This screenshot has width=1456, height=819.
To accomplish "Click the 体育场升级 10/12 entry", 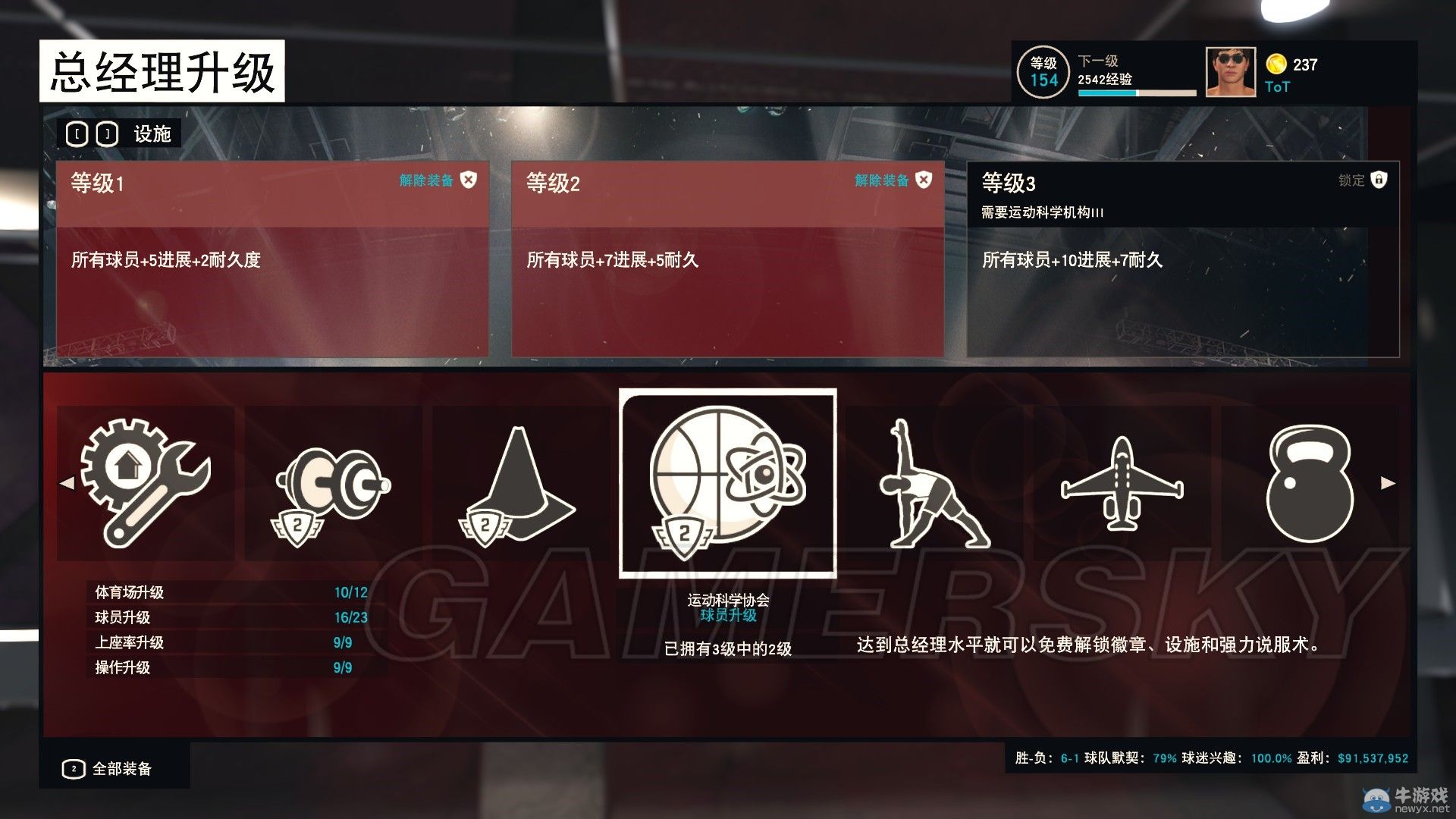I will (227, 592).
